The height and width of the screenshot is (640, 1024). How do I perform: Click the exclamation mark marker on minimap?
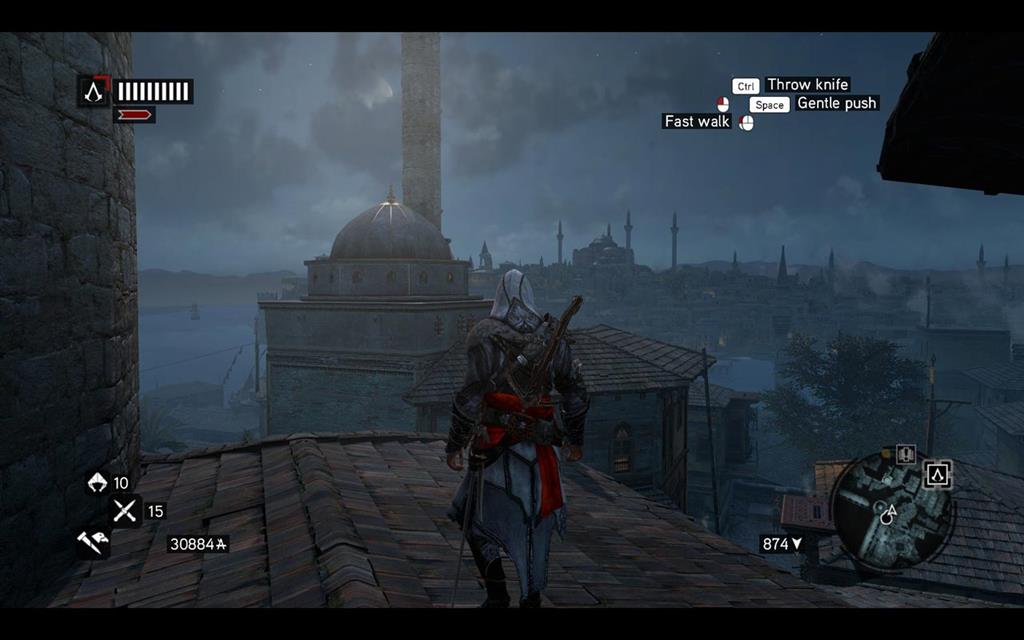[906, 454]
